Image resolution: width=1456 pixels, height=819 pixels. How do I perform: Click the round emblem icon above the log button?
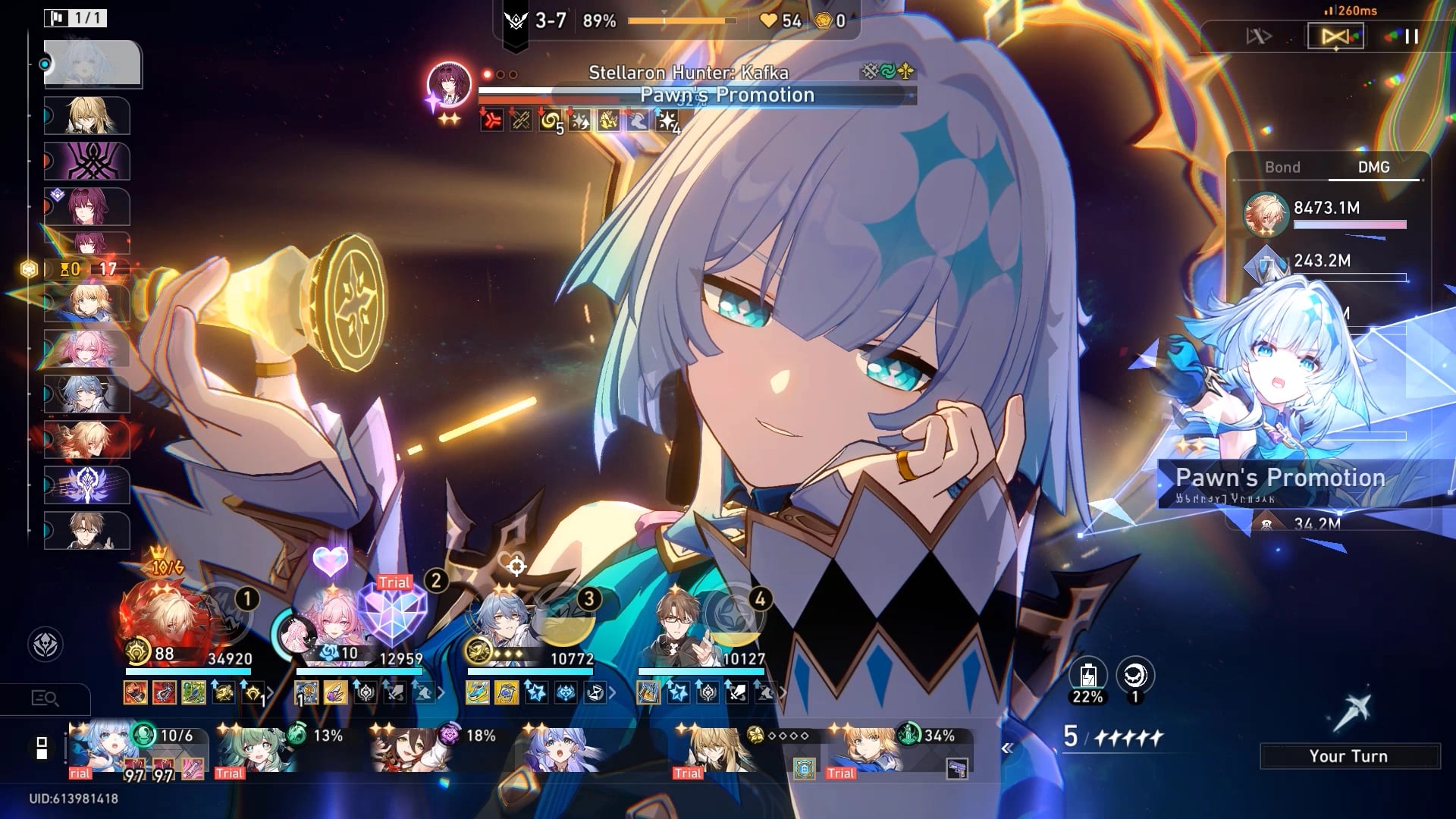pyautogui.click(x=45, y=645)
